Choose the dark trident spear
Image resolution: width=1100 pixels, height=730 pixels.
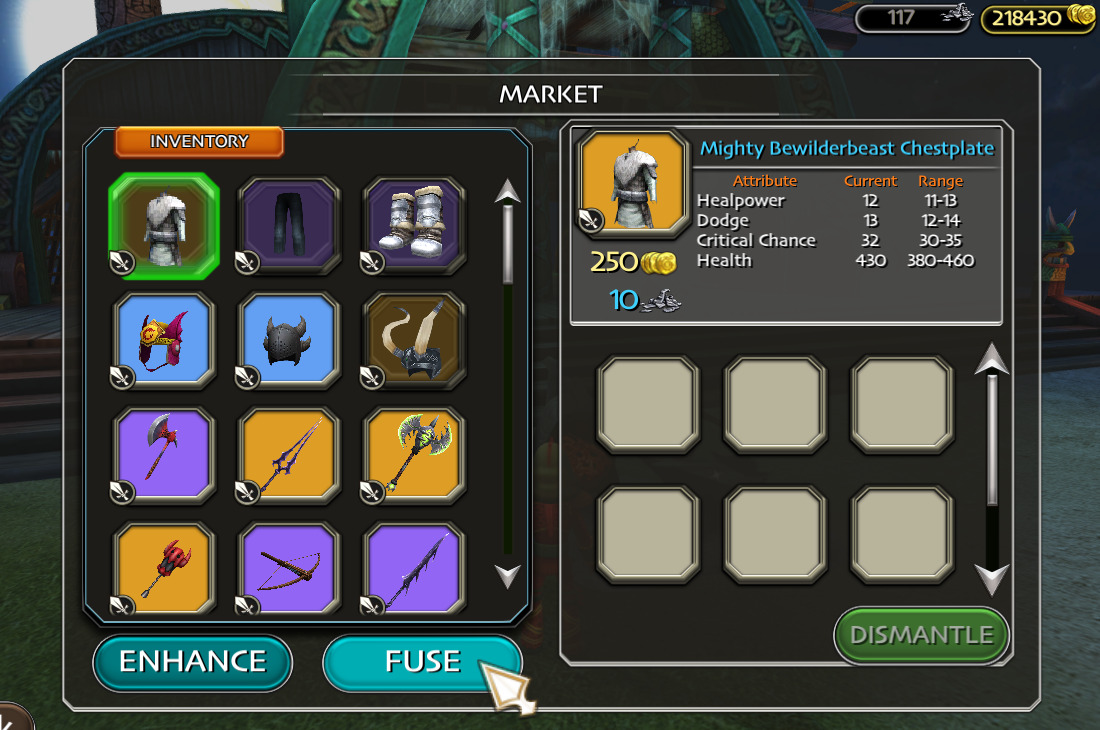289,456
